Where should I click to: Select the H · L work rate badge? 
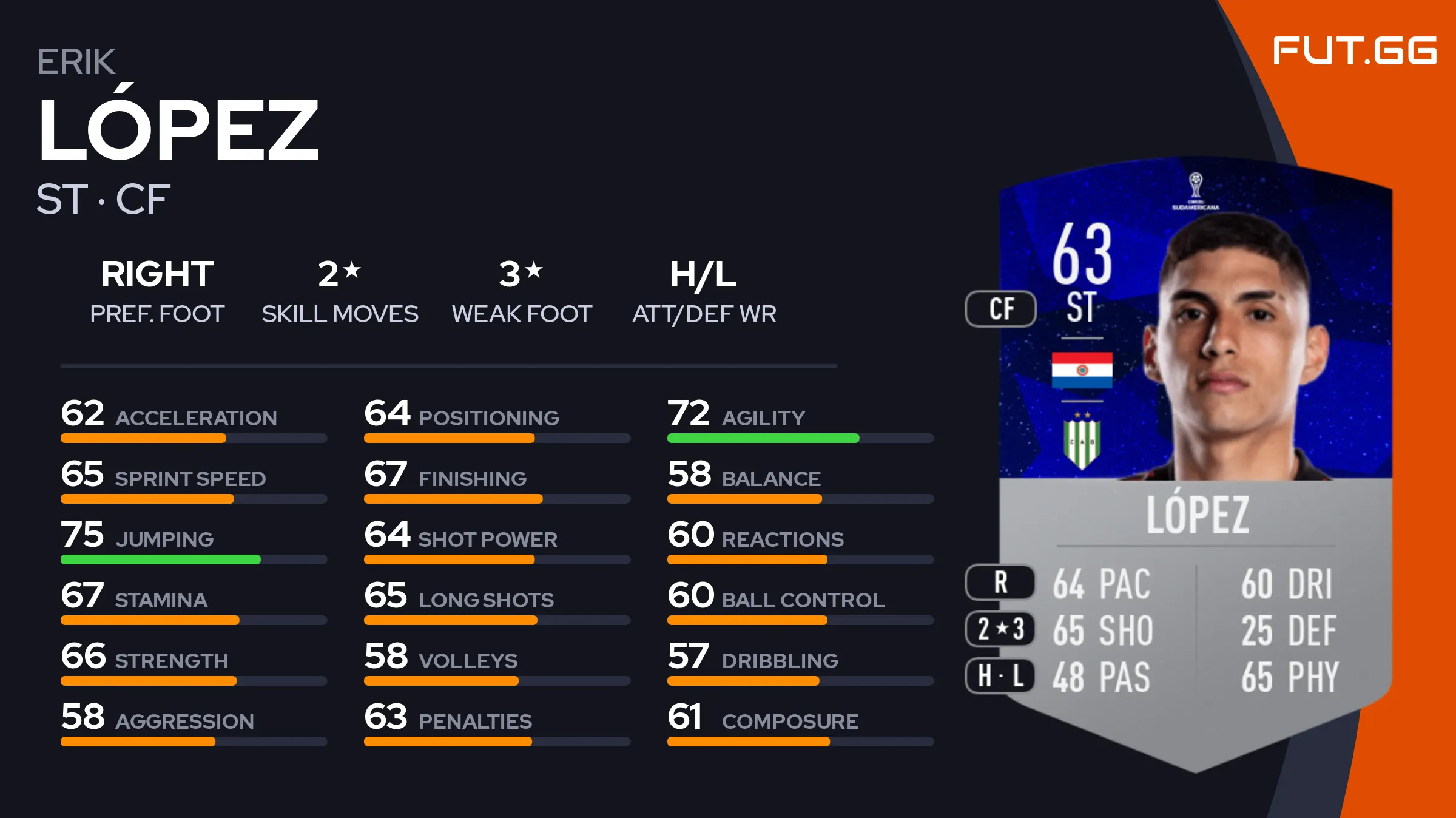point(1000,675)
